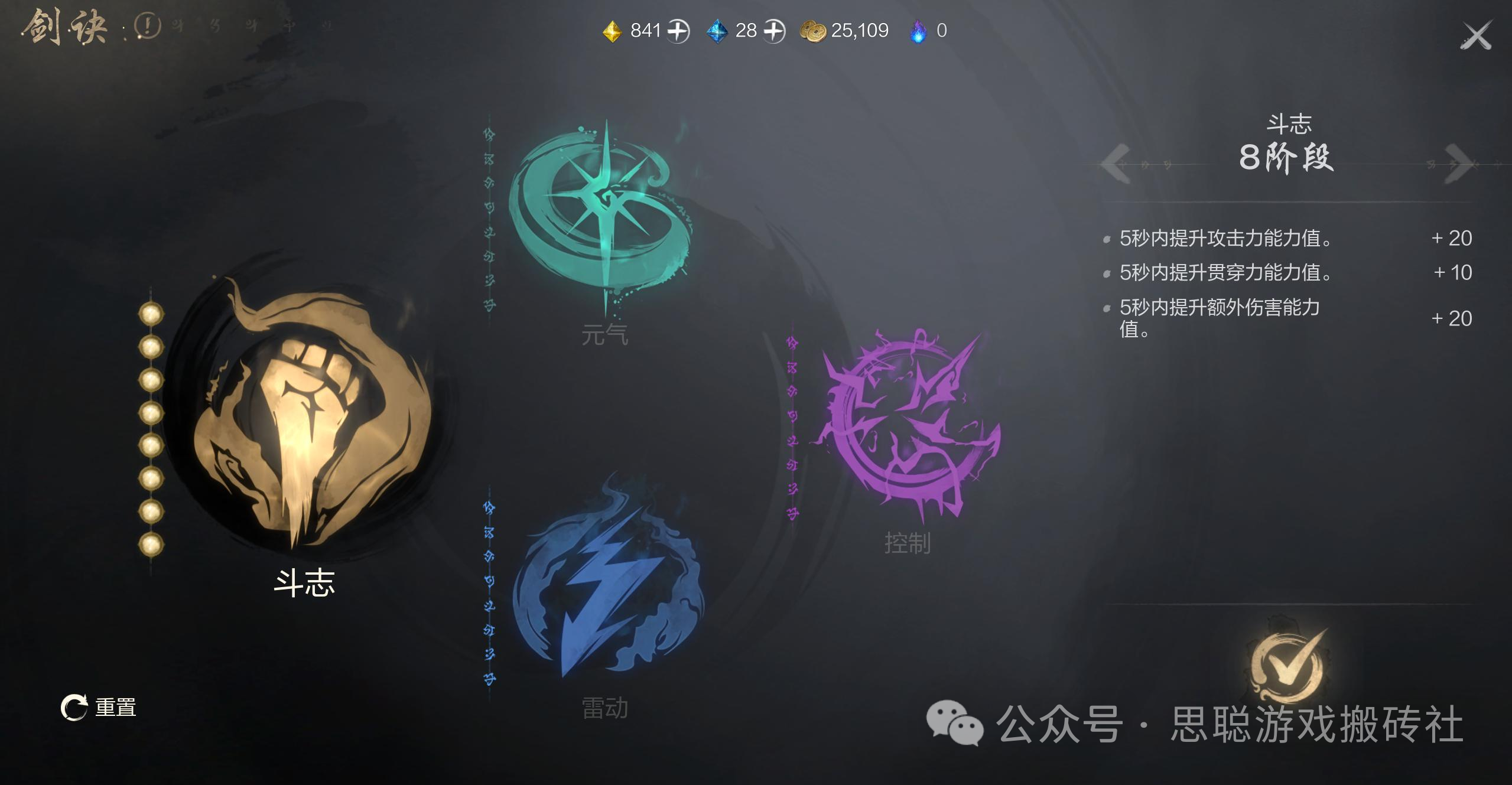Go to the previous stage arrow
Screen dimensions: 1512x785
click(1116, 162)
